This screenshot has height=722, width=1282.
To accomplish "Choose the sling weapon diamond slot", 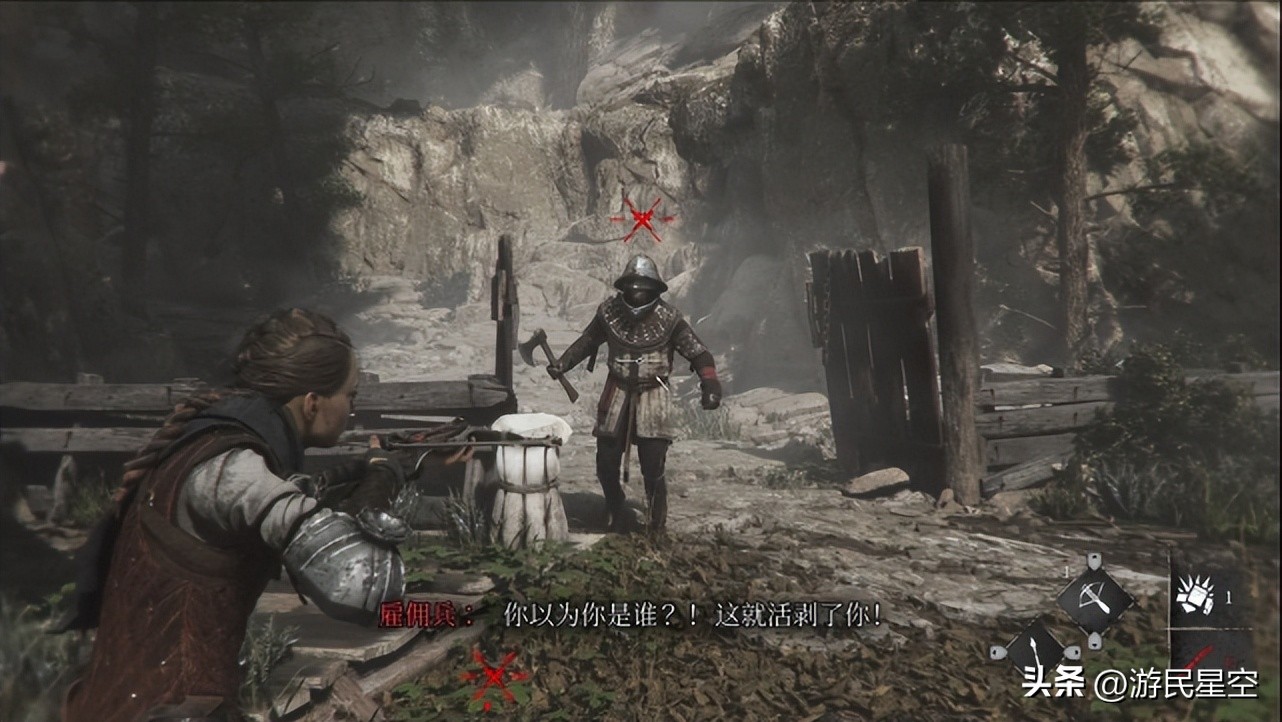I will 1035,651.
